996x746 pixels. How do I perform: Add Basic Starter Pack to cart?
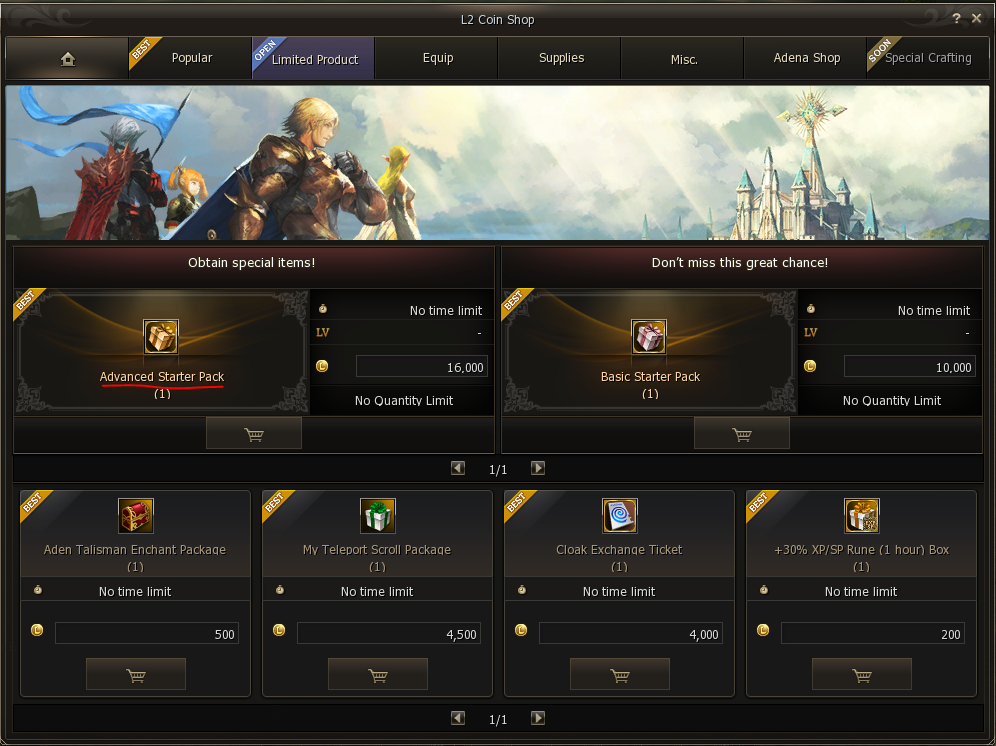click(742, 433)
